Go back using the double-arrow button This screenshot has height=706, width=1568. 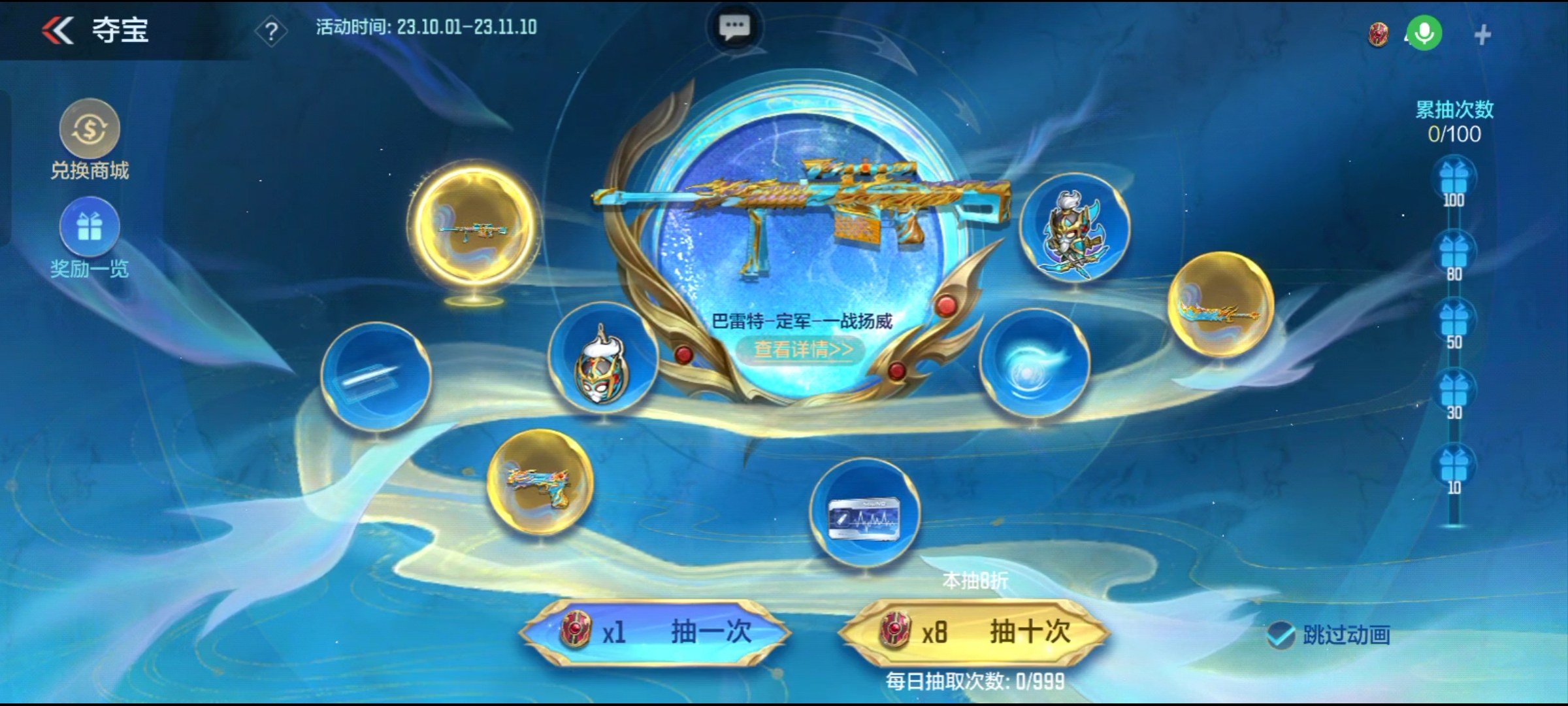tap(59, 30)
